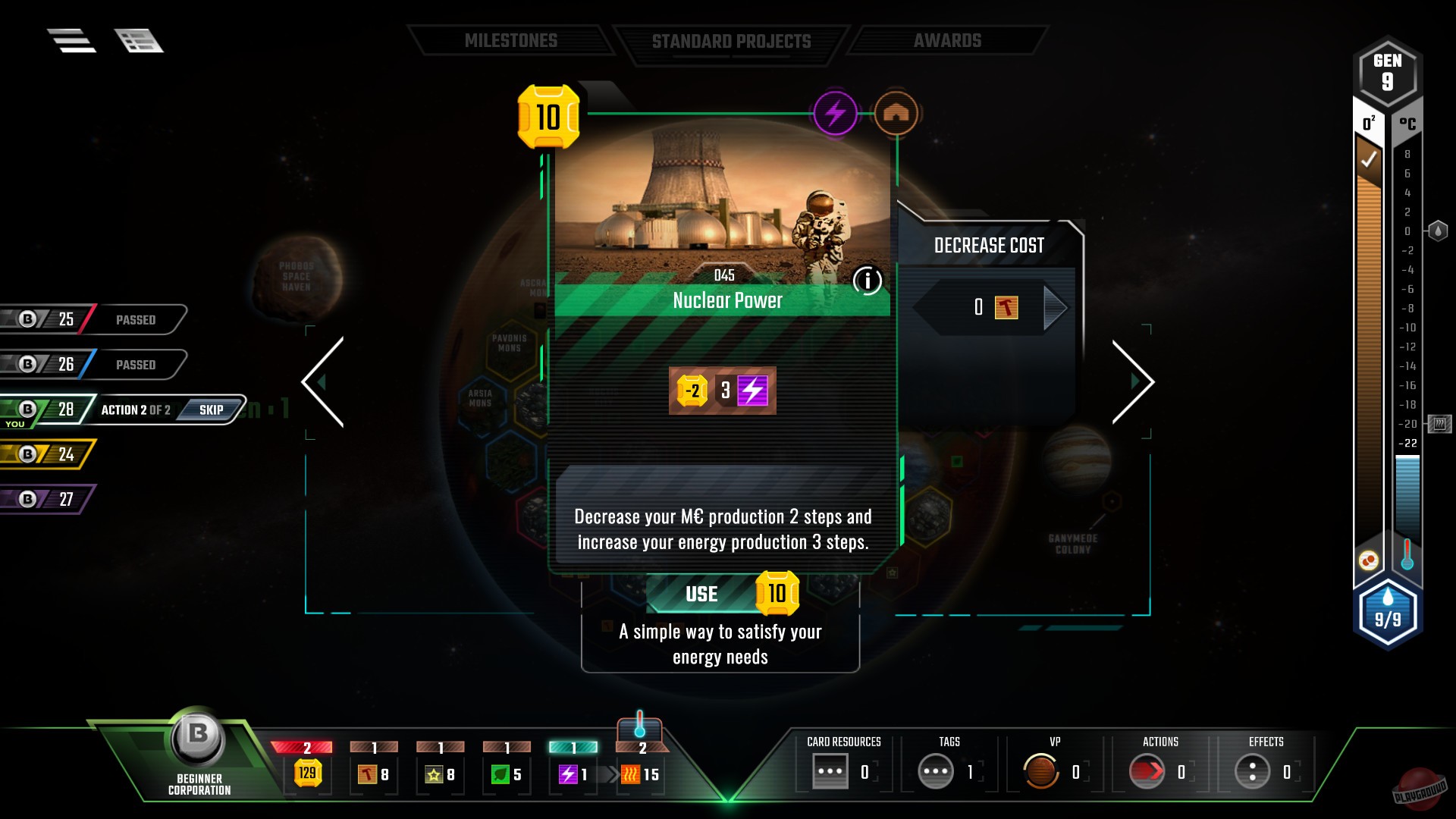Open the Standard Projects panel

[730, 40]
